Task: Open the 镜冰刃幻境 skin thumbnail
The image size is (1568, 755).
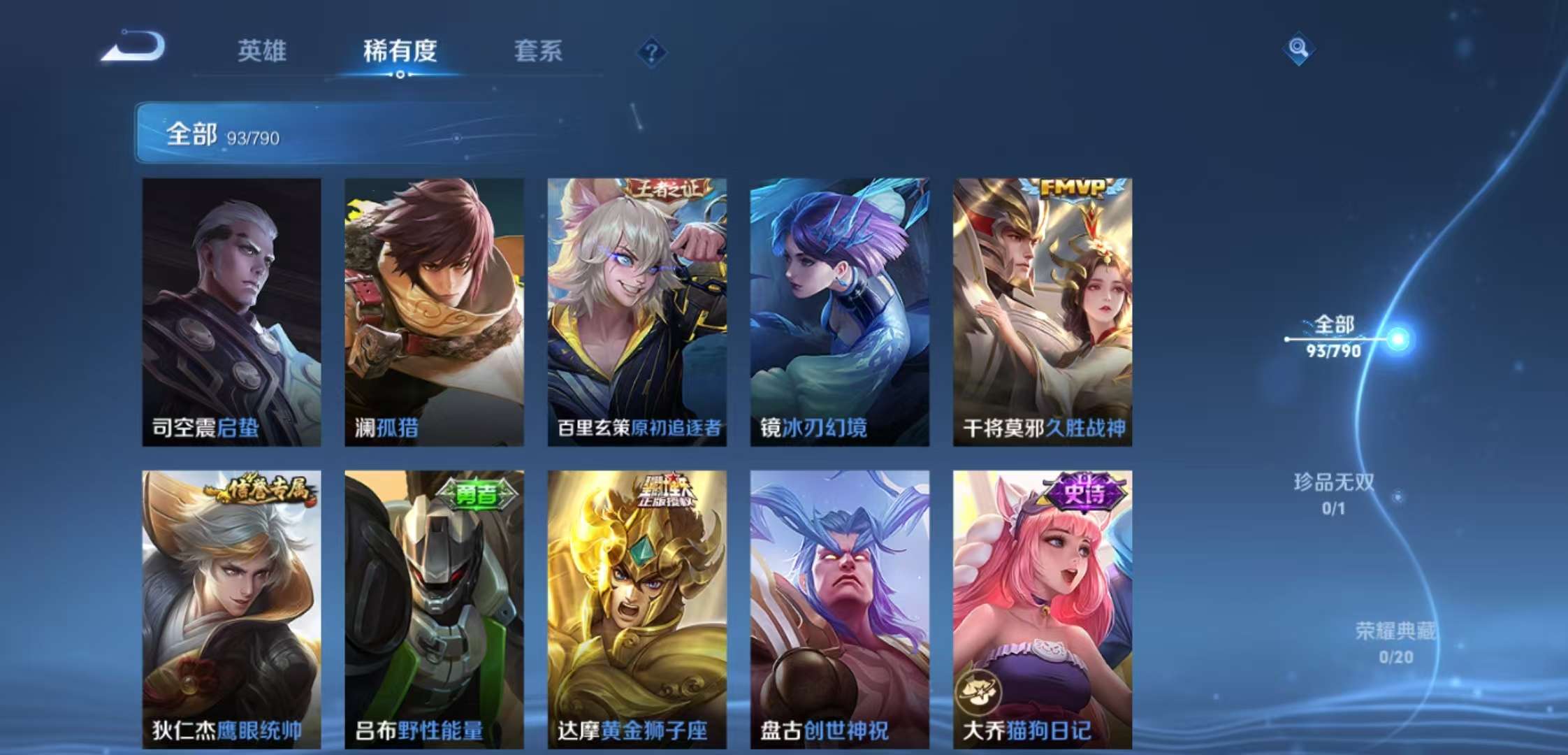Action: (x=839, y=308)
